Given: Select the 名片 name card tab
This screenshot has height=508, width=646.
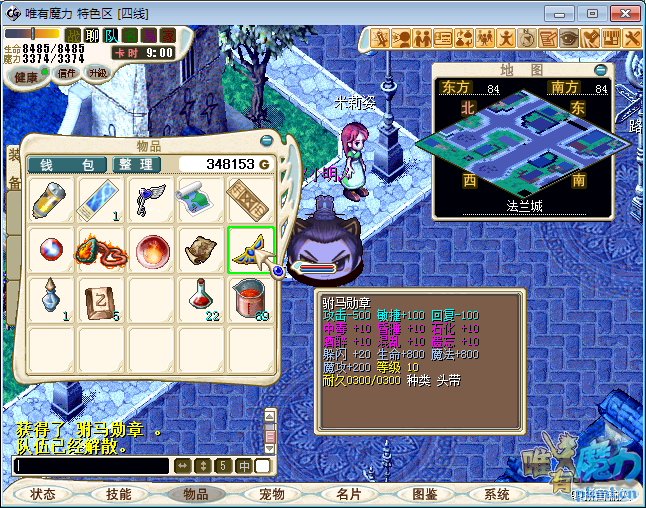Looking at the screenshot, I should 349,494.
